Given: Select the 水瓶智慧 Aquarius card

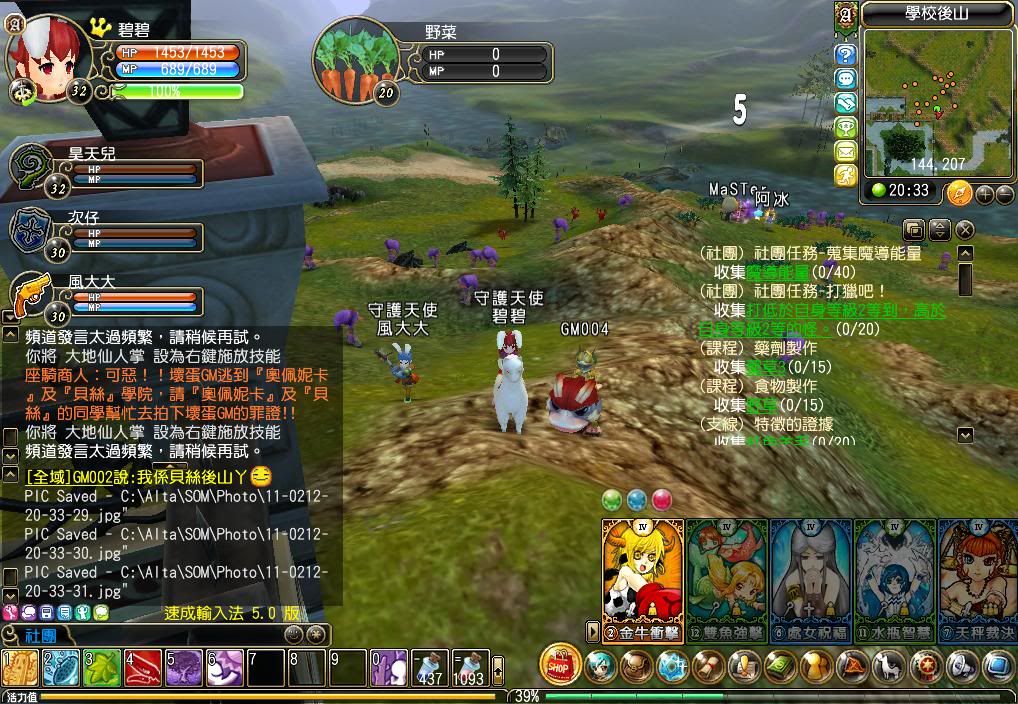Looking at the screenshot, I should point(894,575).
